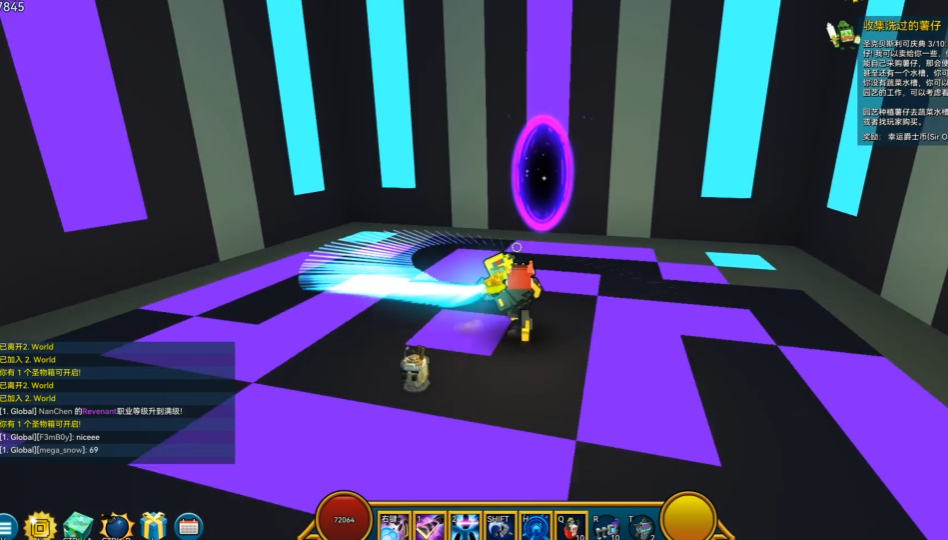Select the R item slot

click(x=606, y=527)
